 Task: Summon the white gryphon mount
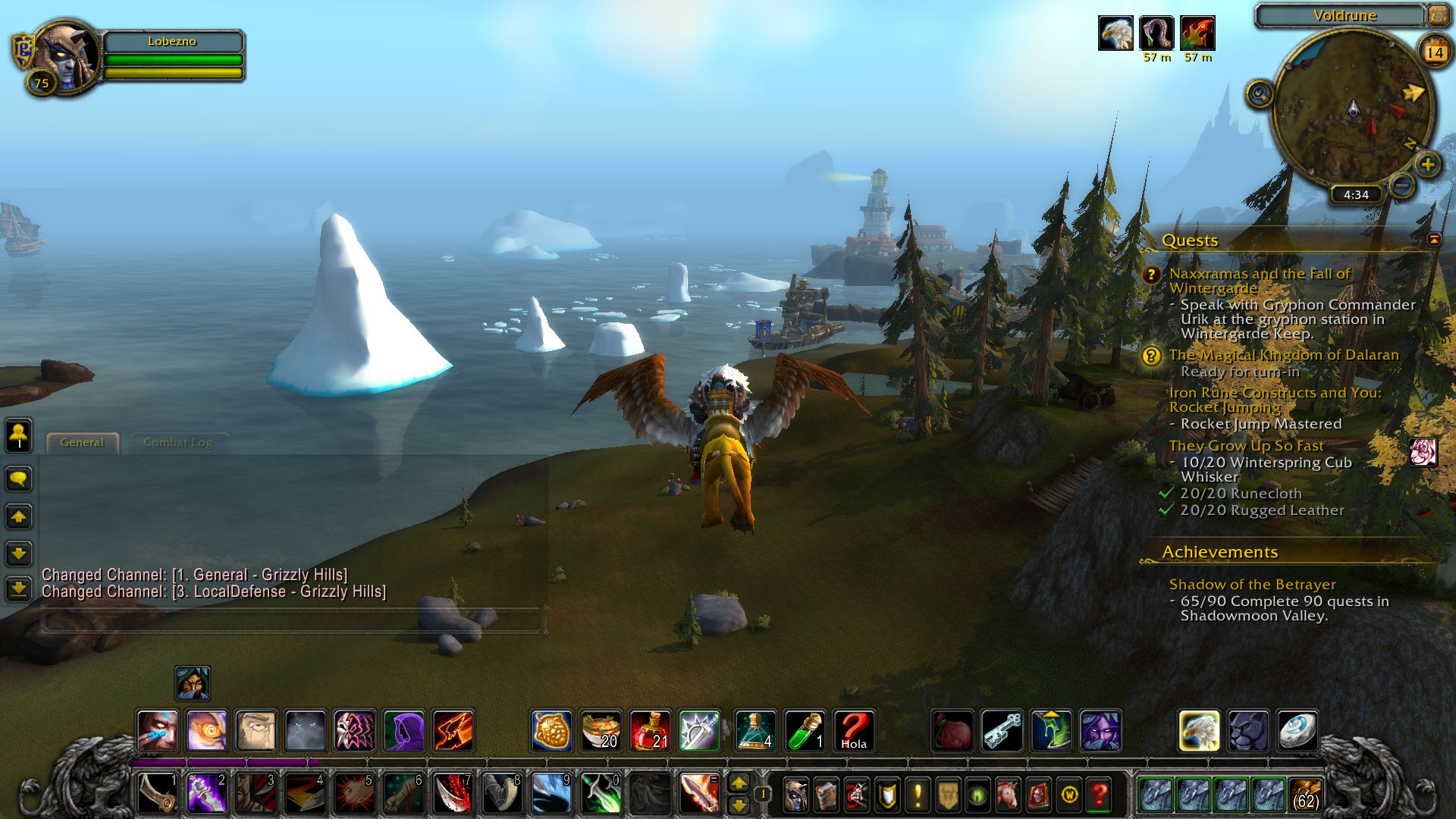pos(1199,731)
